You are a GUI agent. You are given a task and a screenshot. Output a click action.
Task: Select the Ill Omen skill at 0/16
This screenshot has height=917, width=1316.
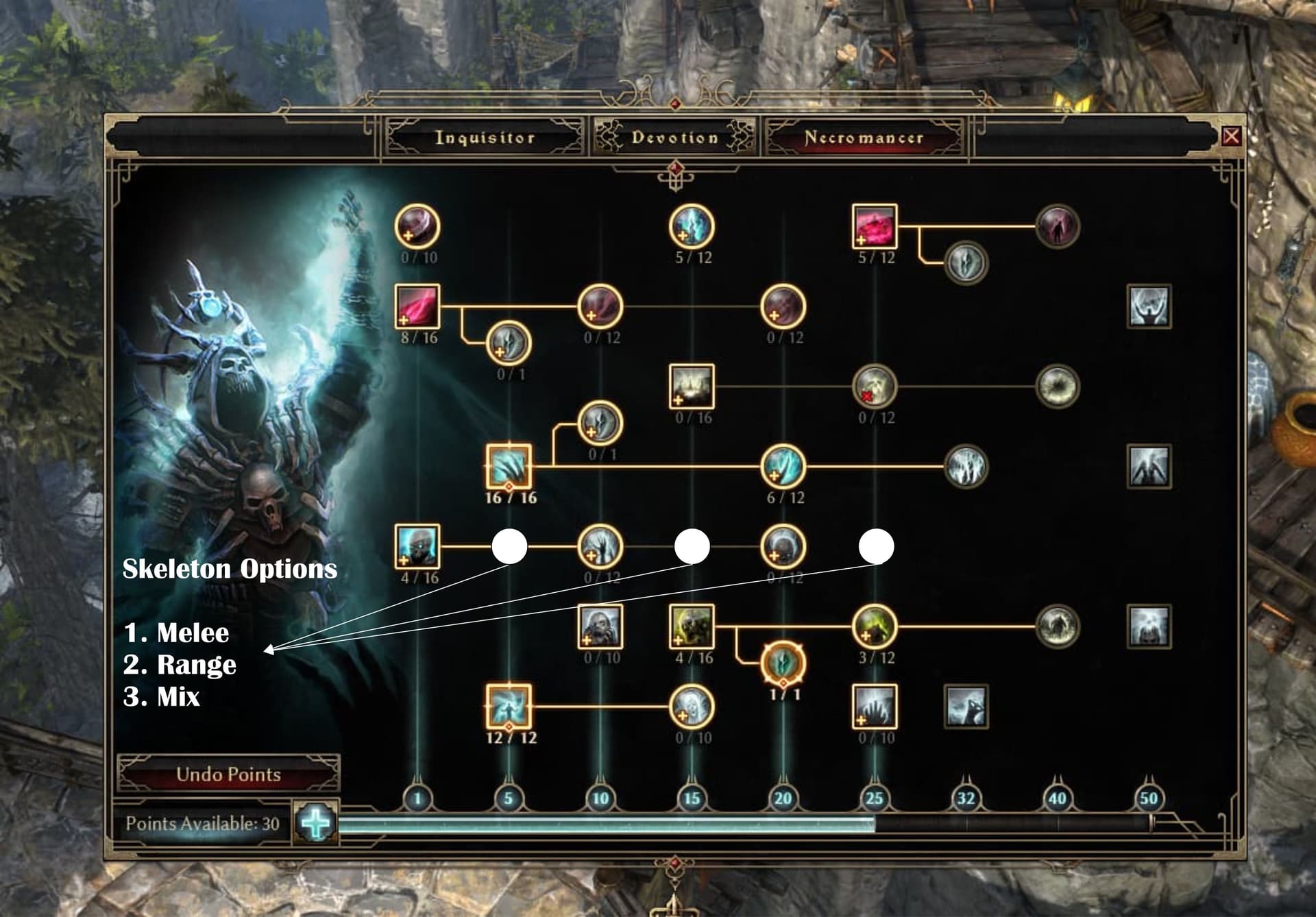coord(692,387)
